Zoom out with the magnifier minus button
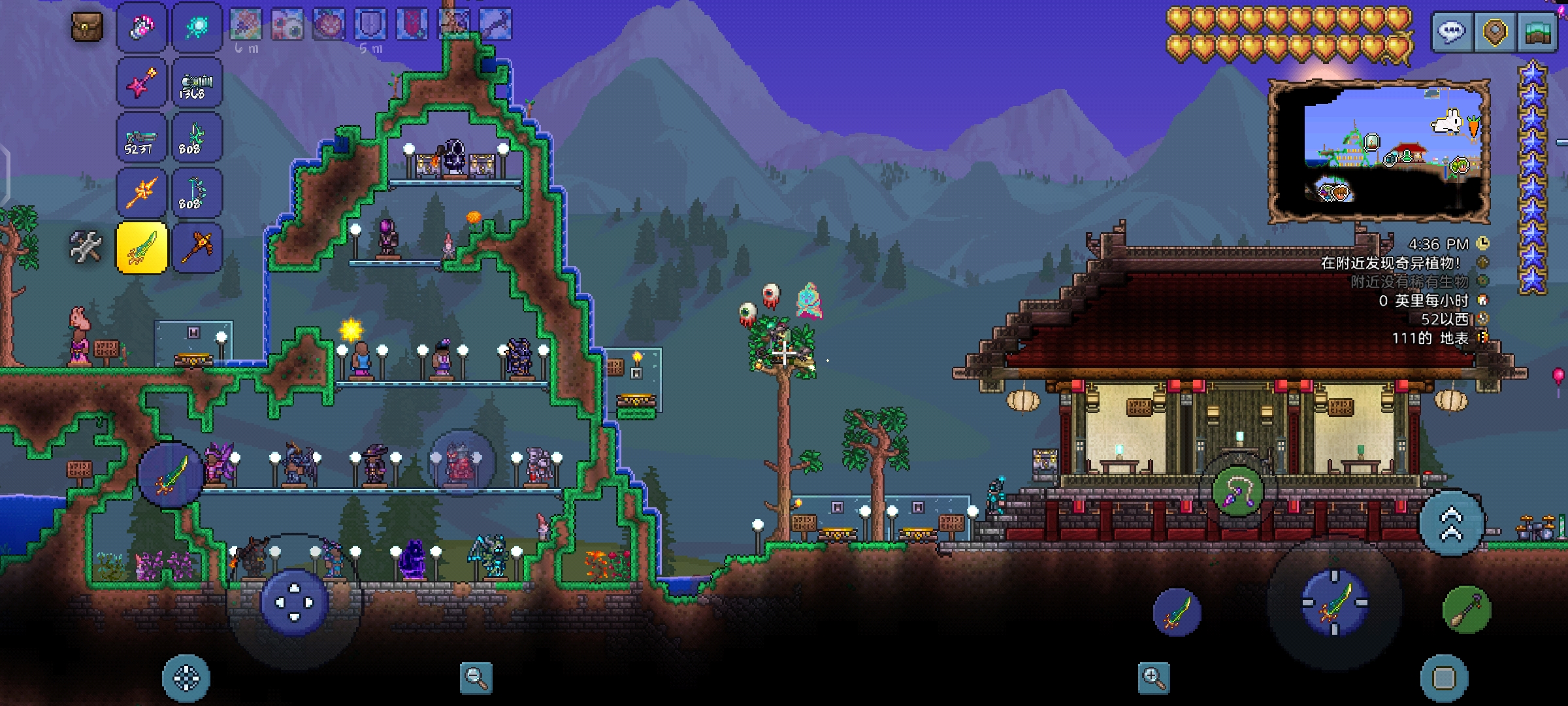Image resolution: width=1568 pixels, height=706 pixels. [x=476, y=678]
